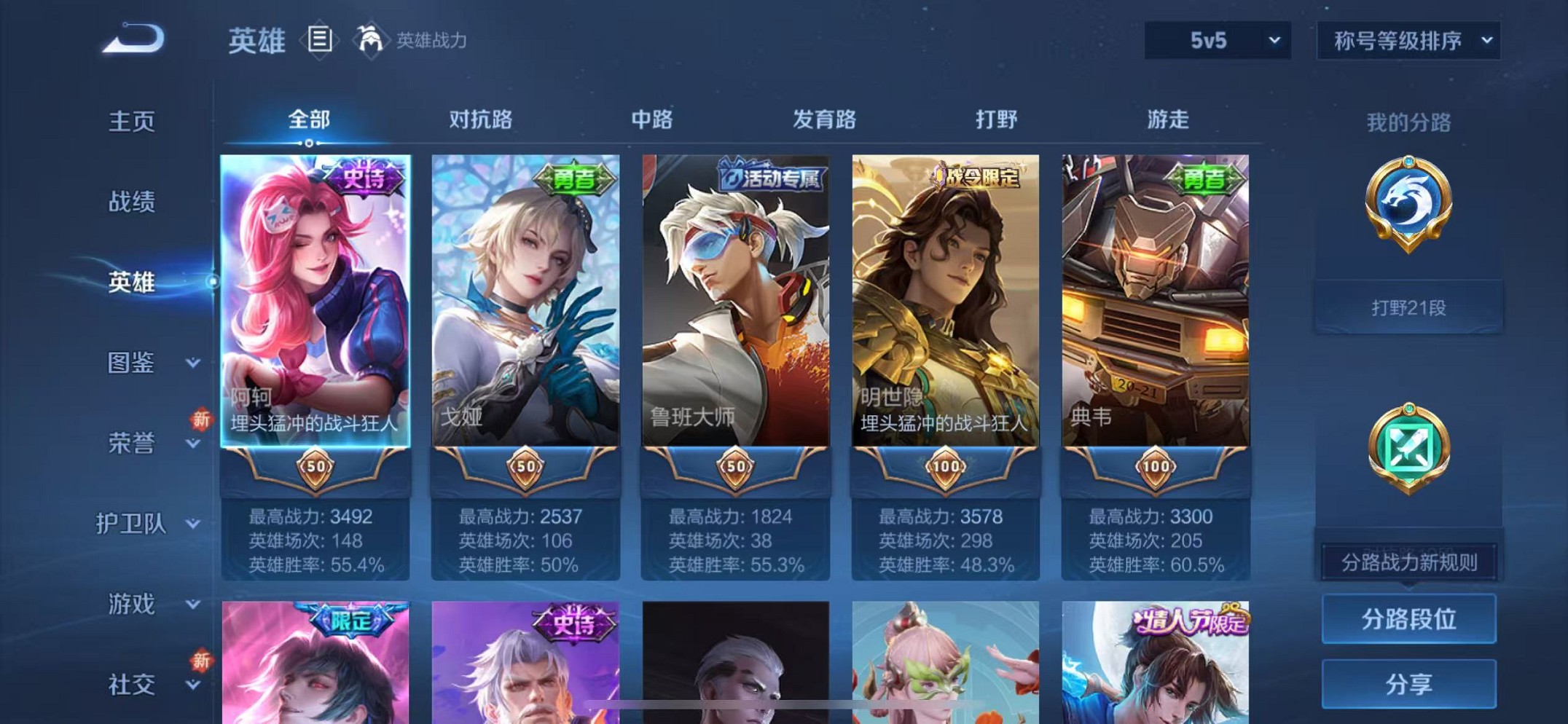Tap the 史诗 quality banner on 阿轲's card
Image resolution: width=1568 pixels, height=724 pixels.
[365, 177]
